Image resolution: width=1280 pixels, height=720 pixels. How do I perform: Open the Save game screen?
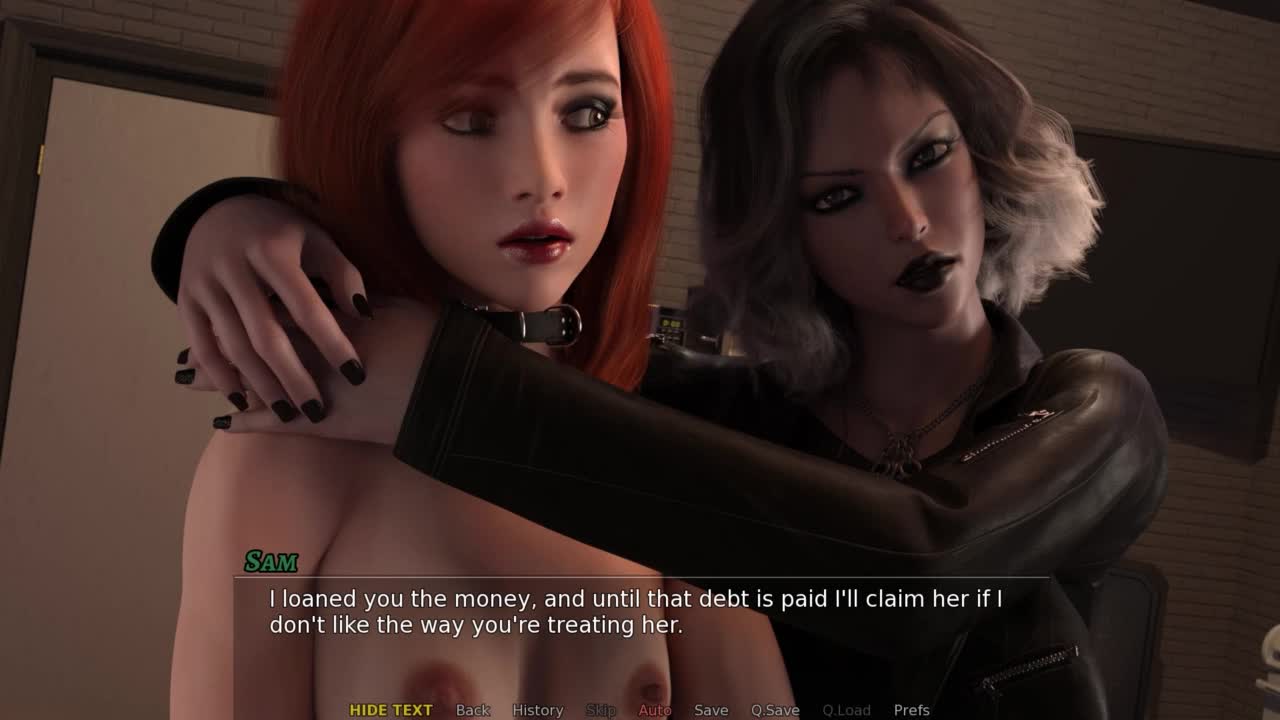(711, 710)
